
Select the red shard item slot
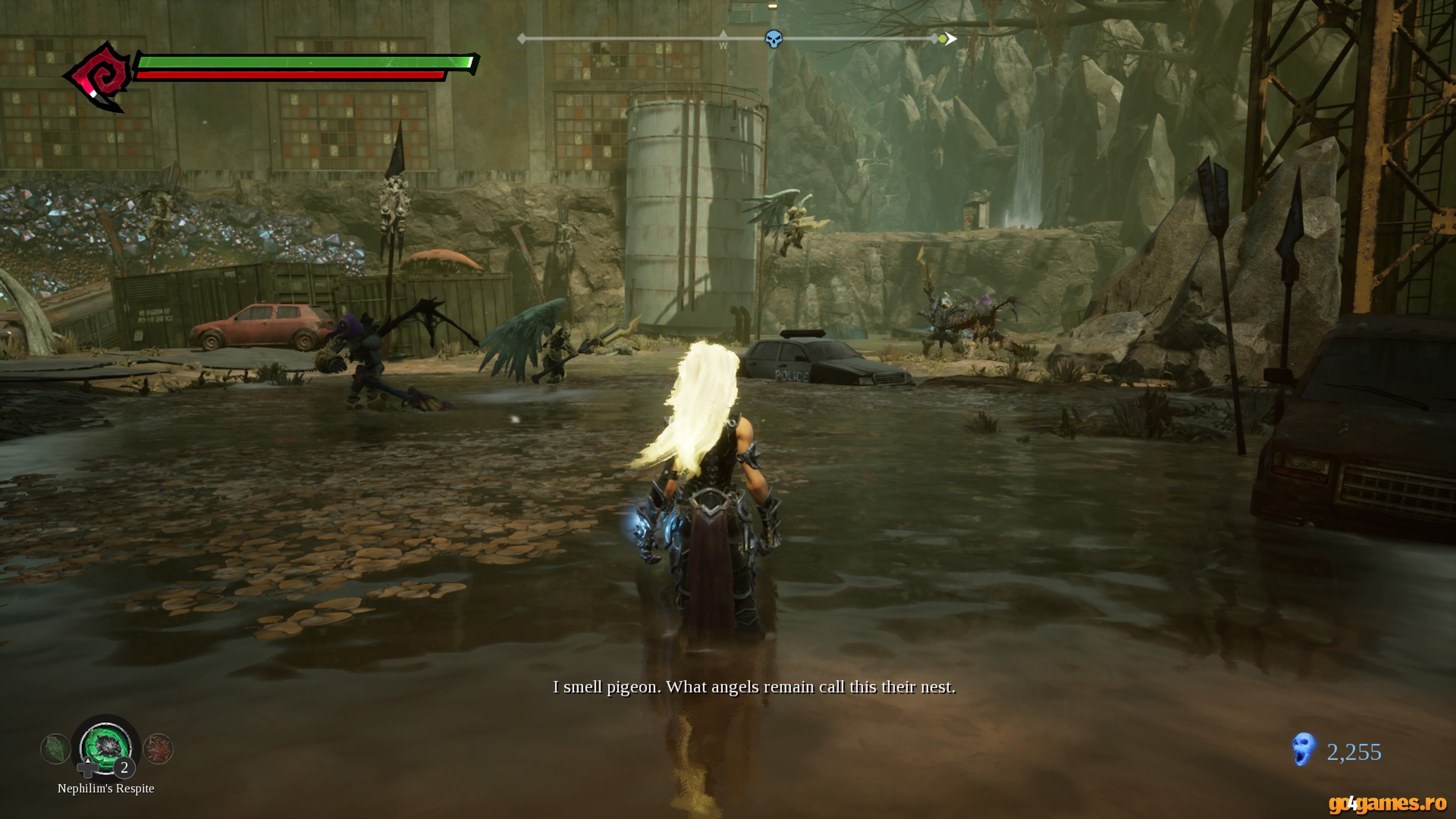click(x=158, y=749)
